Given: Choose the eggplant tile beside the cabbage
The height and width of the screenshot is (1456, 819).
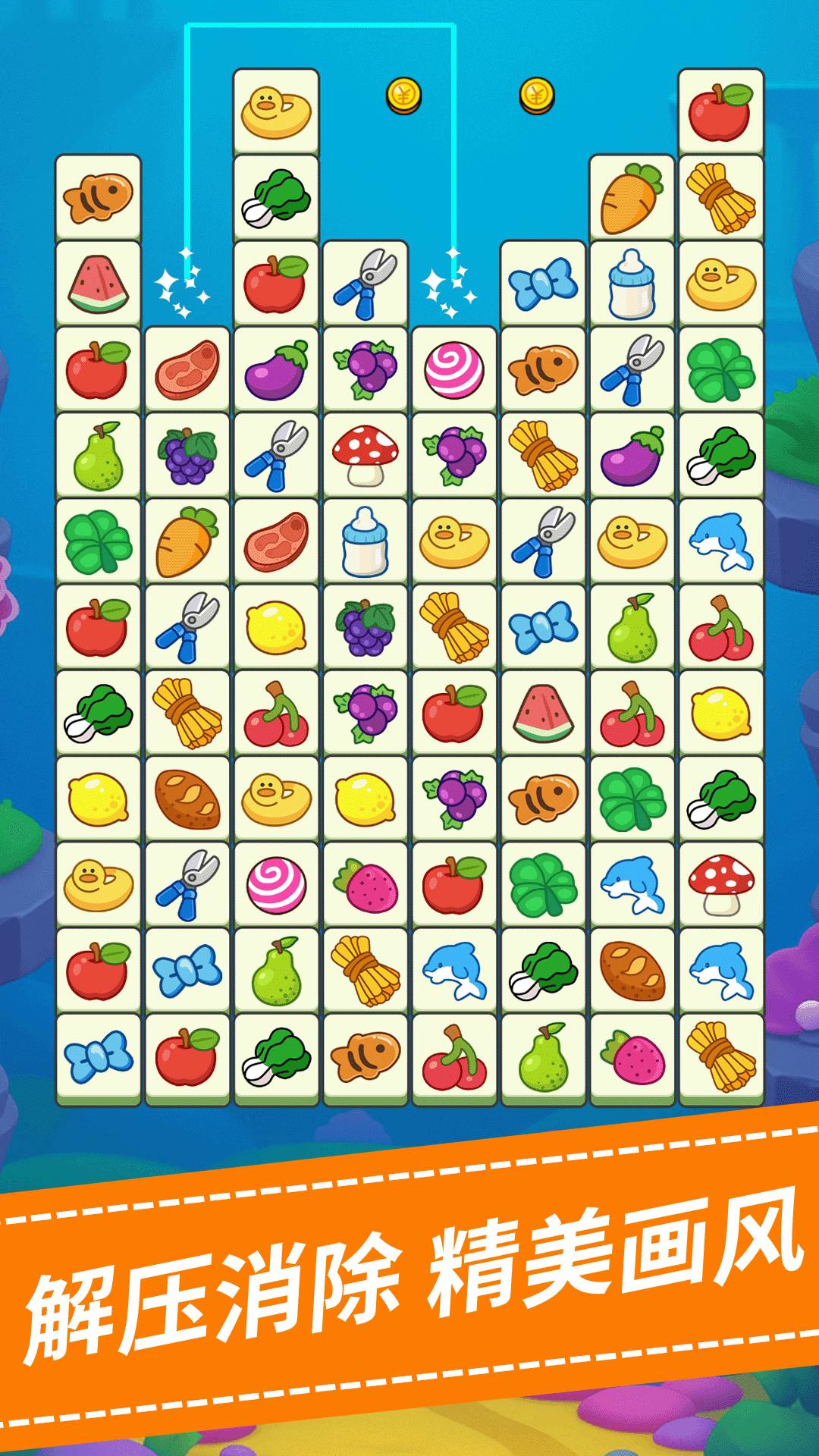Looking at the screenshot, I should tap(632, 455).
